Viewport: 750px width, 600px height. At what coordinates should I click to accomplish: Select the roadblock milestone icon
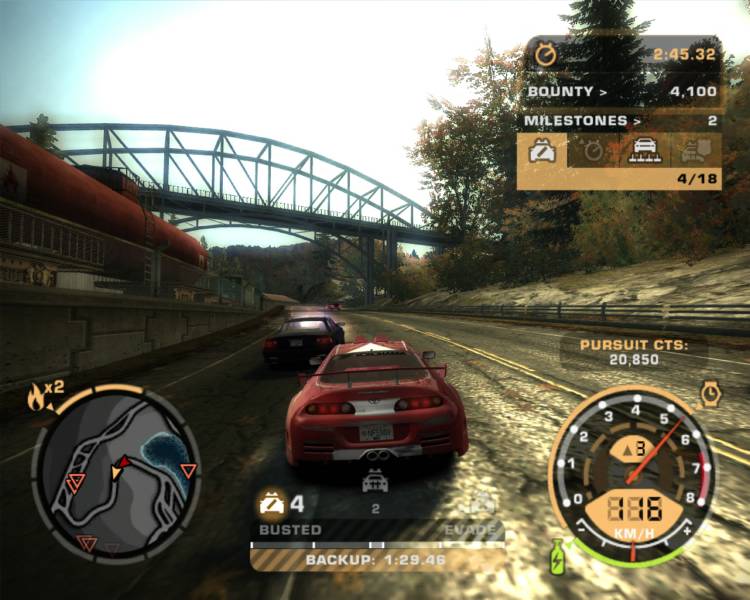645,151
